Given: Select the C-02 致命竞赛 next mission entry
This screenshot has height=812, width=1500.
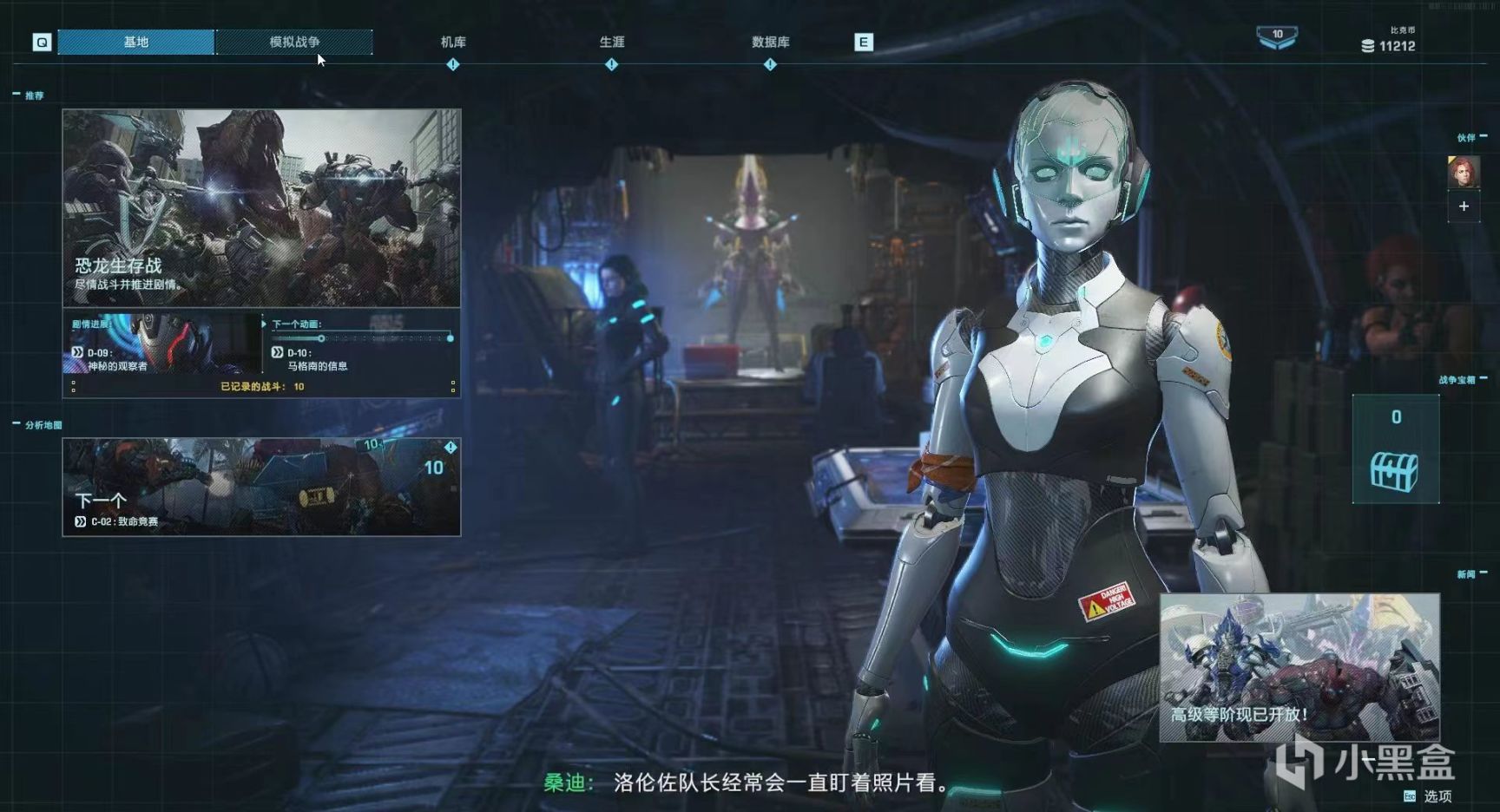Looking at the screenshot, I should tap(115, 523).
